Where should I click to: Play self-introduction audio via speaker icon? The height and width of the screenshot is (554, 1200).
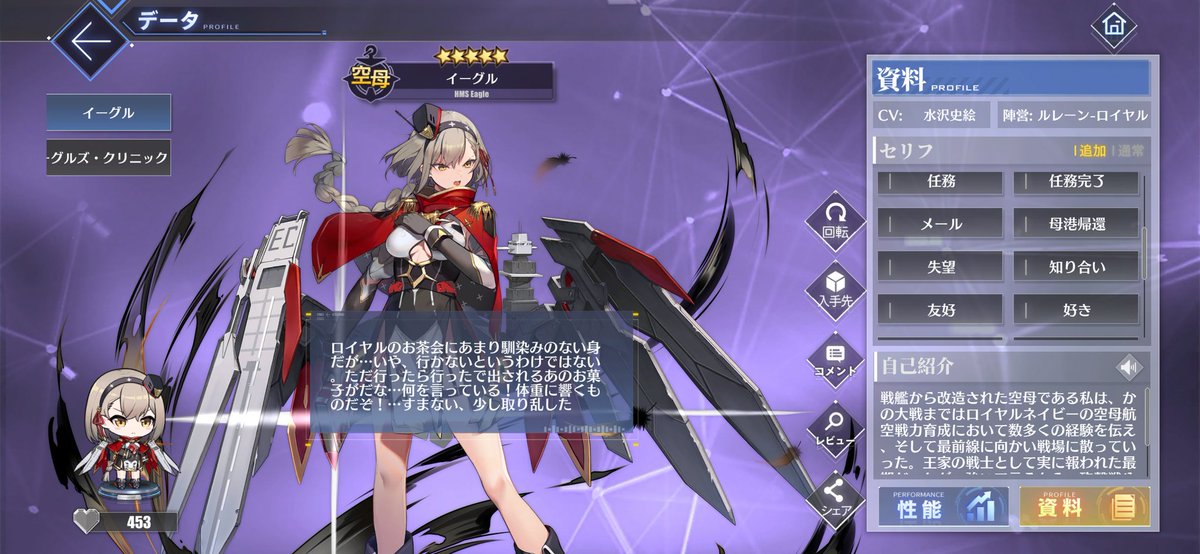(x=1130, y=367)
